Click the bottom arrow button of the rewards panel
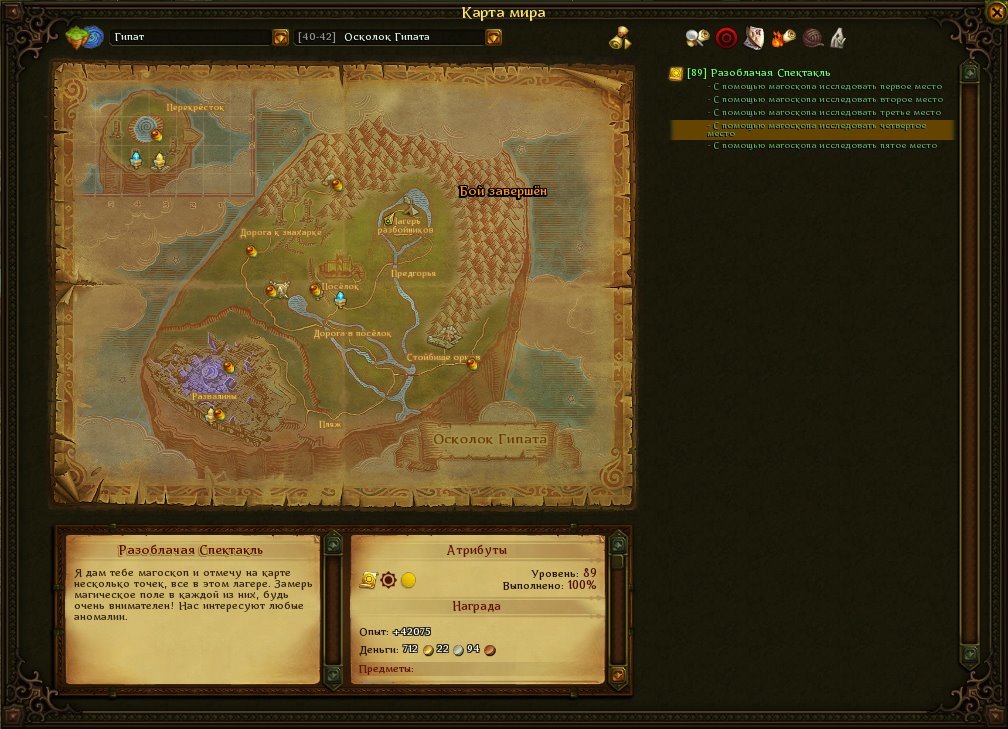1008x729 pixels. tap(618, 675)
